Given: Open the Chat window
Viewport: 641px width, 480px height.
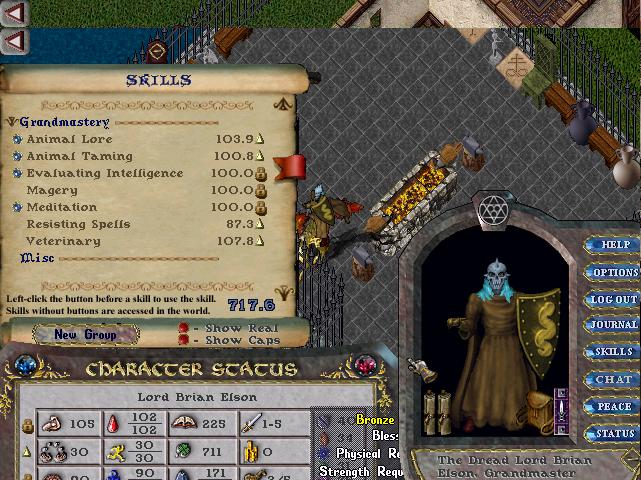Looking at the screenshot, I should click(614, 379).
